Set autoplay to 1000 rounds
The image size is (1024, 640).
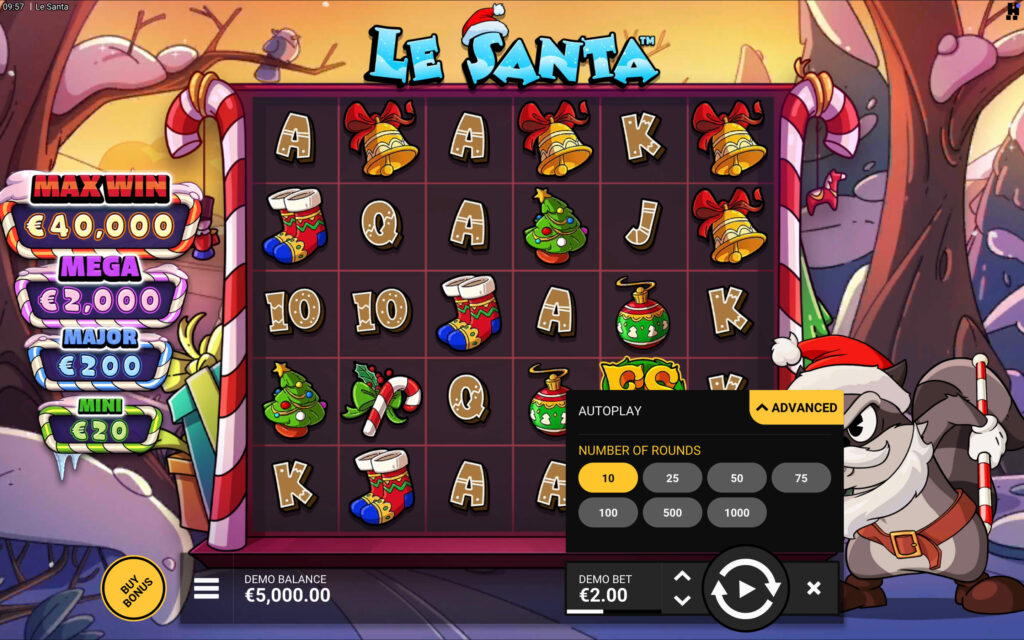click(x=737, y=512)
